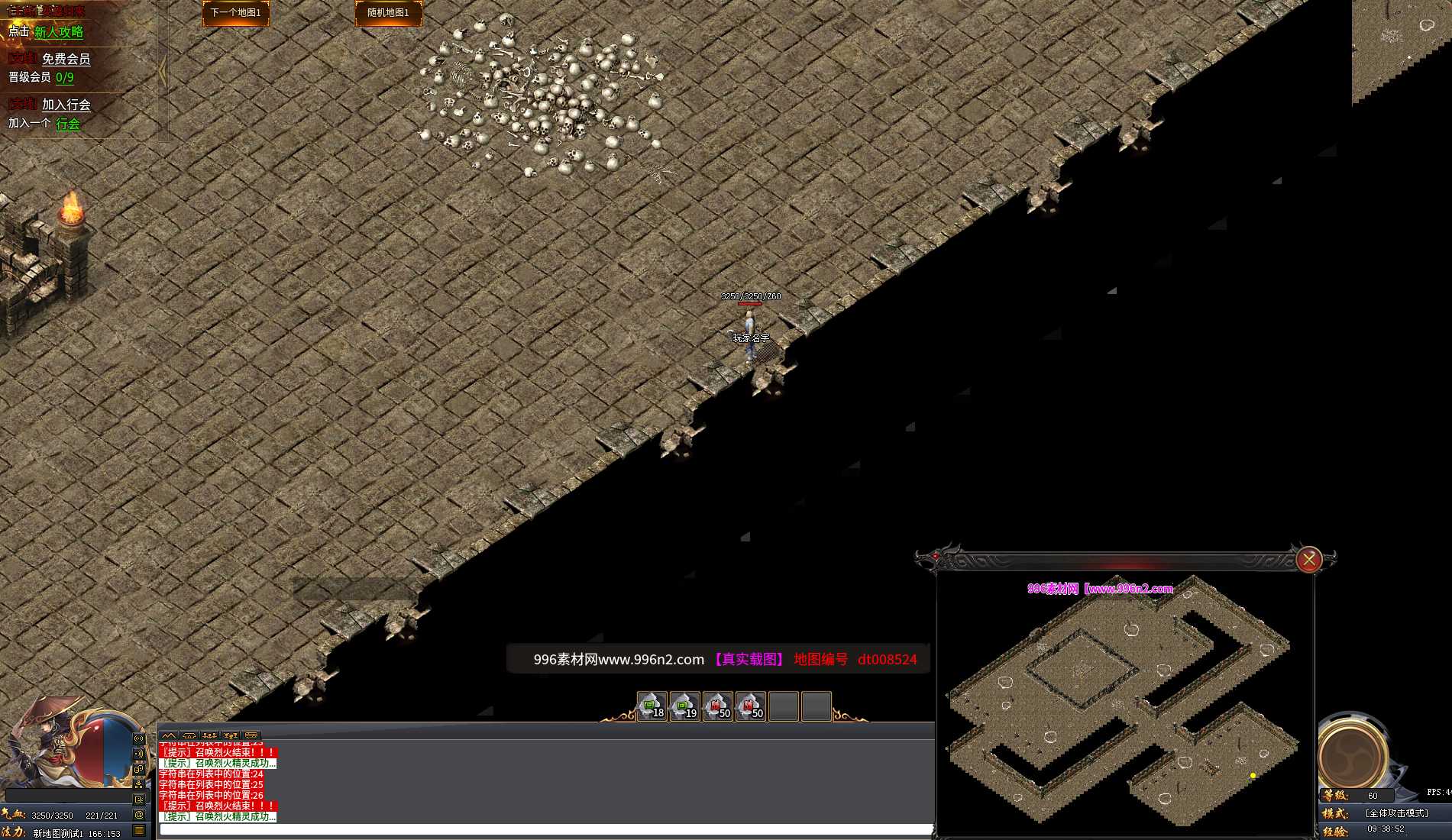Click the top-right corner minimap
Image resolution: width=1452 pixels, height=840 pixels.
click(1402, 50)
